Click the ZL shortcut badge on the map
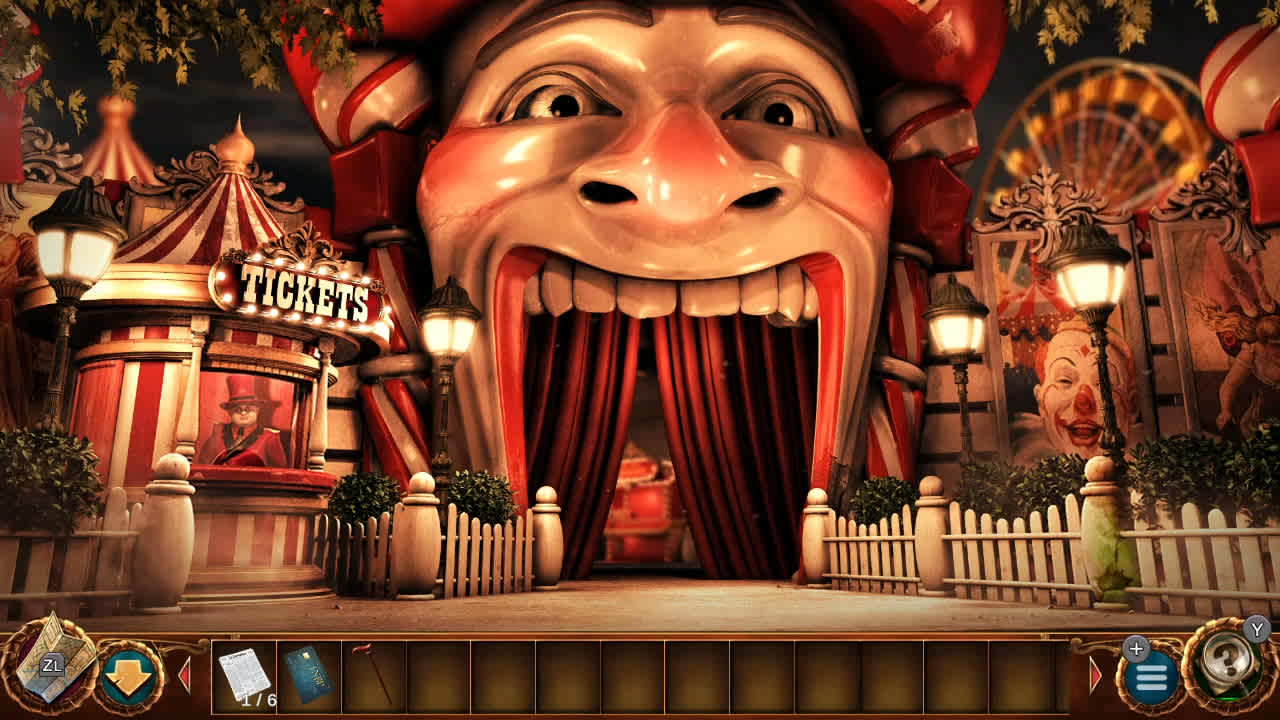The height and width of the screenshot is (720, 1280). pyautogui.click(x=52, y=663)
